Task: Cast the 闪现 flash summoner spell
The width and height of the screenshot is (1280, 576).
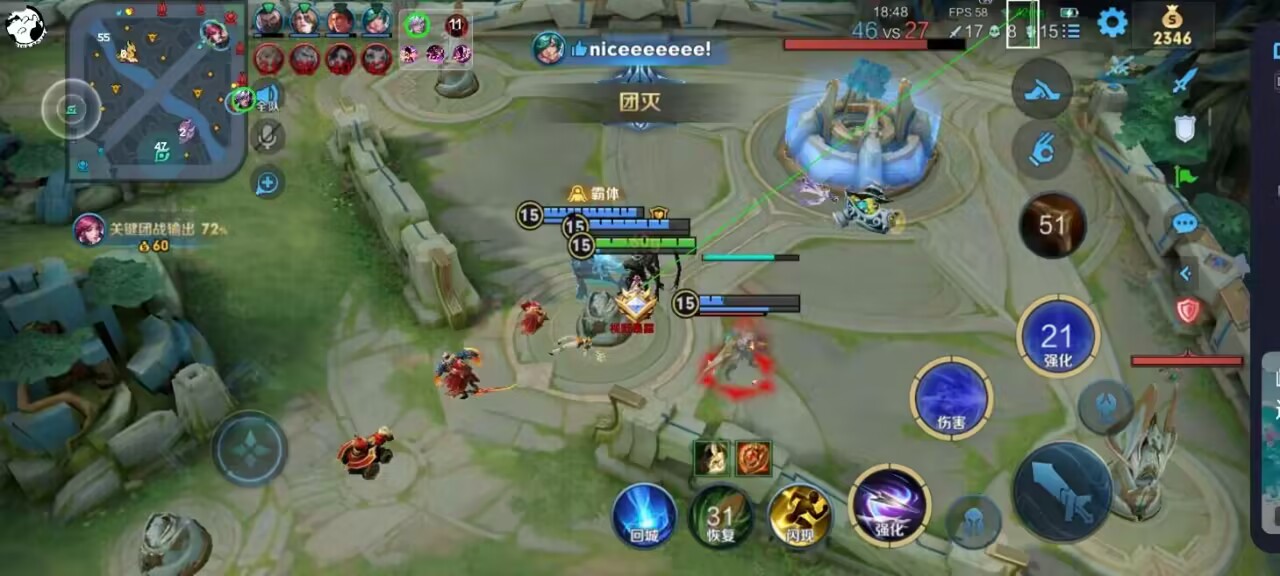Action: click(x=800, y=515)
